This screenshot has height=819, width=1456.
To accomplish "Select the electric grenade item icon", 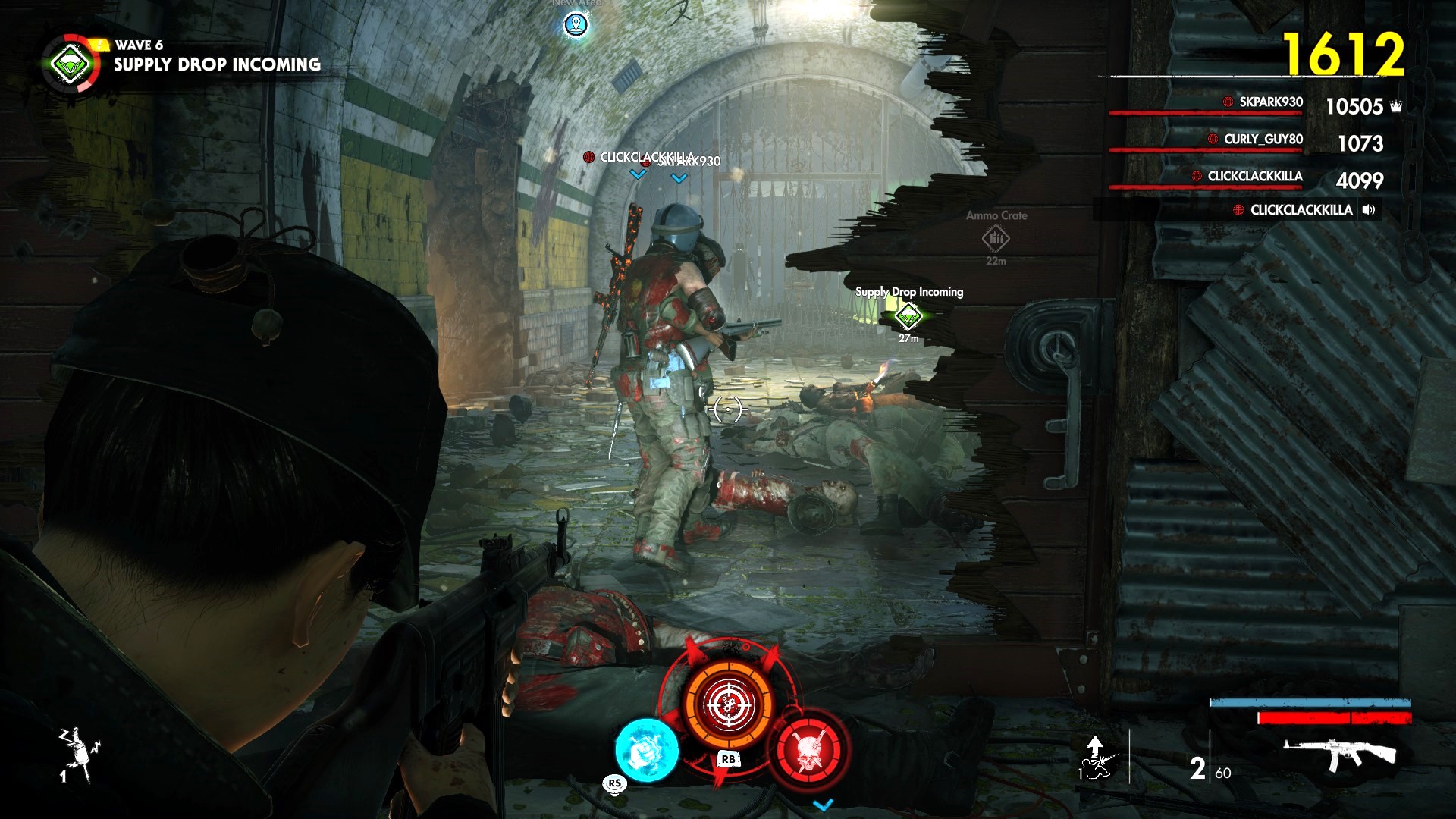I will click(x=78, y=755).
